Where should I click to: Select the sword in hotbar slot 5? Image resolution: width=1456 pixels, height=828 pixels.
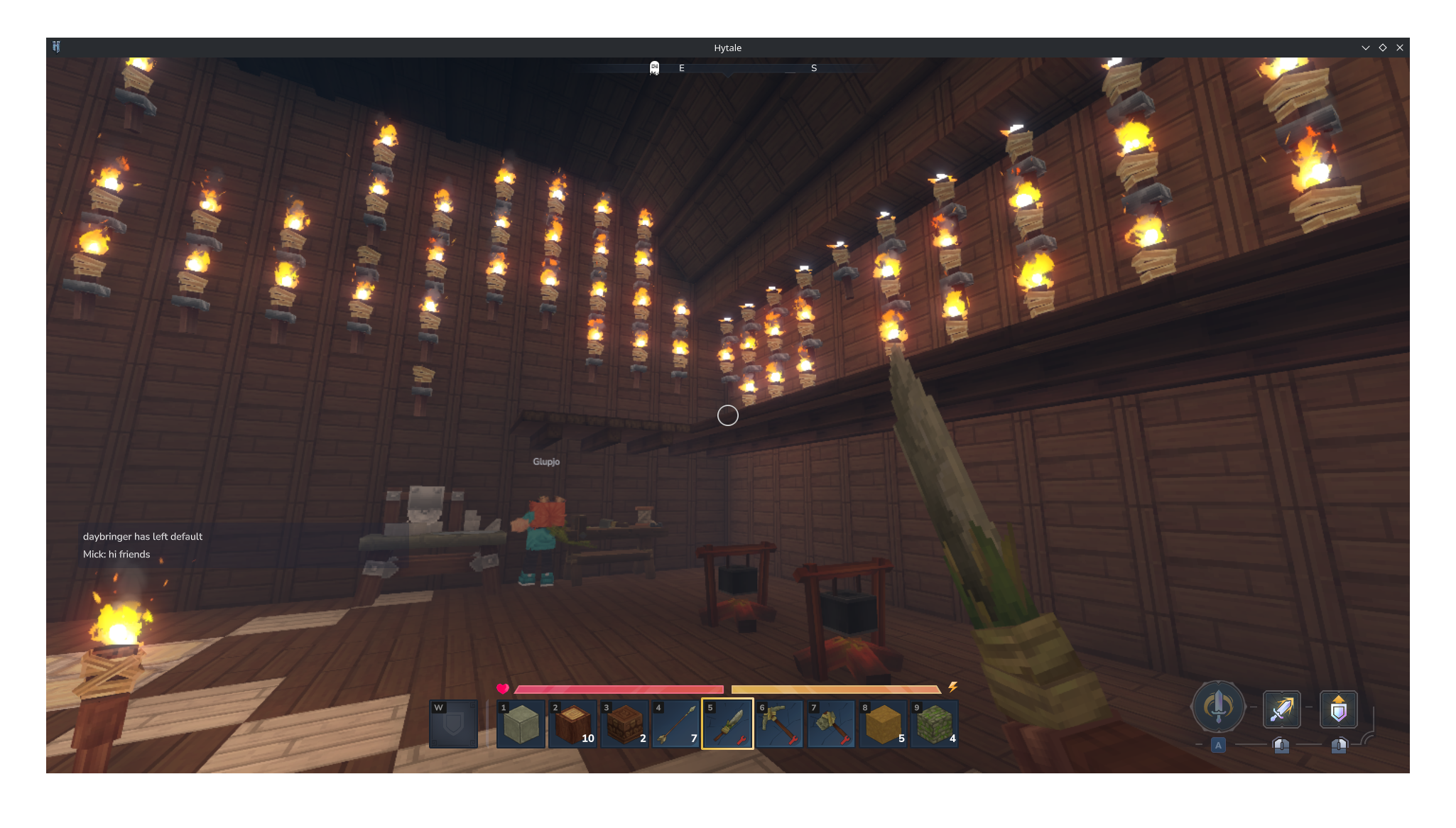[727, 724]
